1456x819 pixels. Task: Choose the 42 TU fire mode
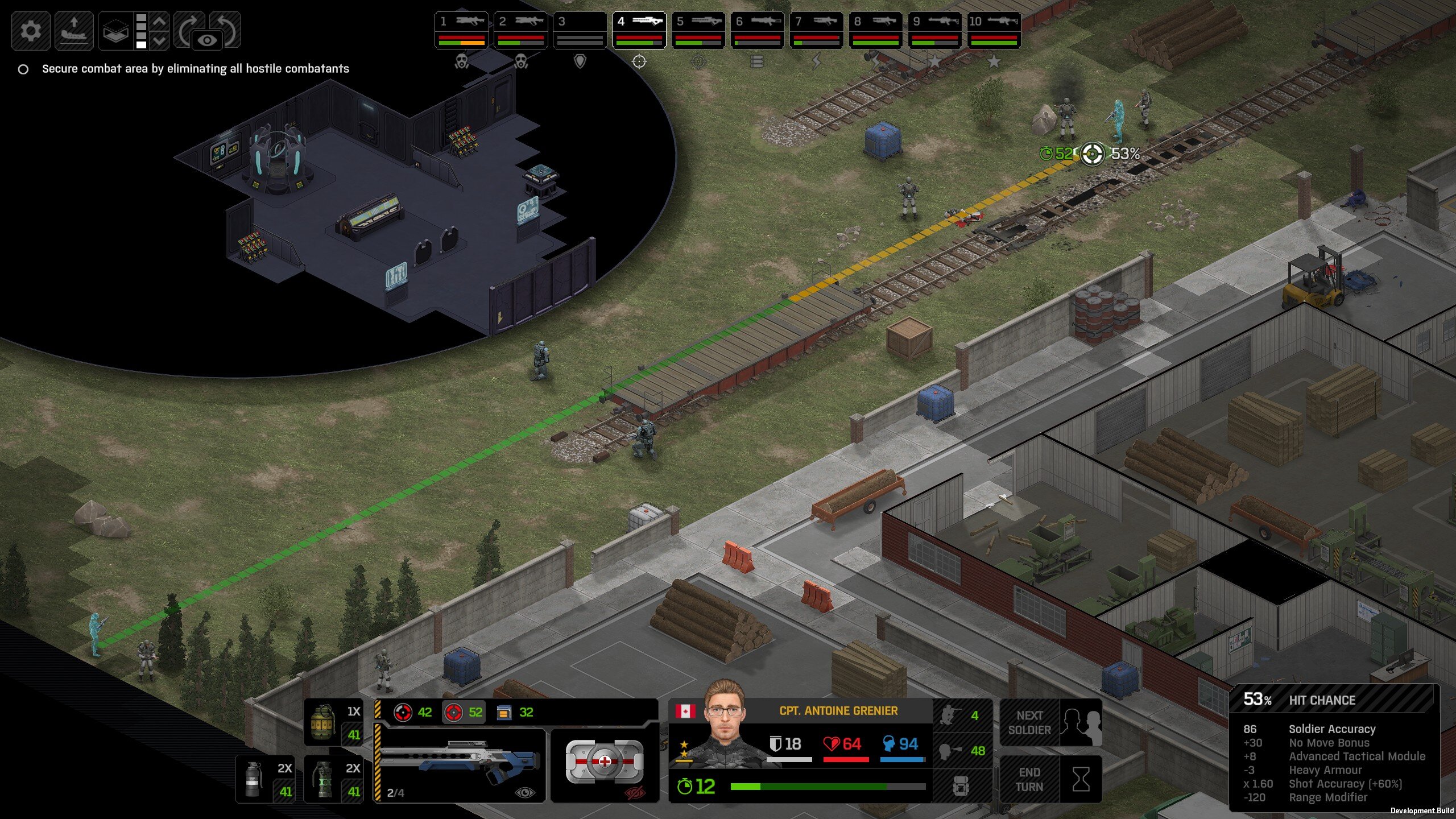coord(413,712)
